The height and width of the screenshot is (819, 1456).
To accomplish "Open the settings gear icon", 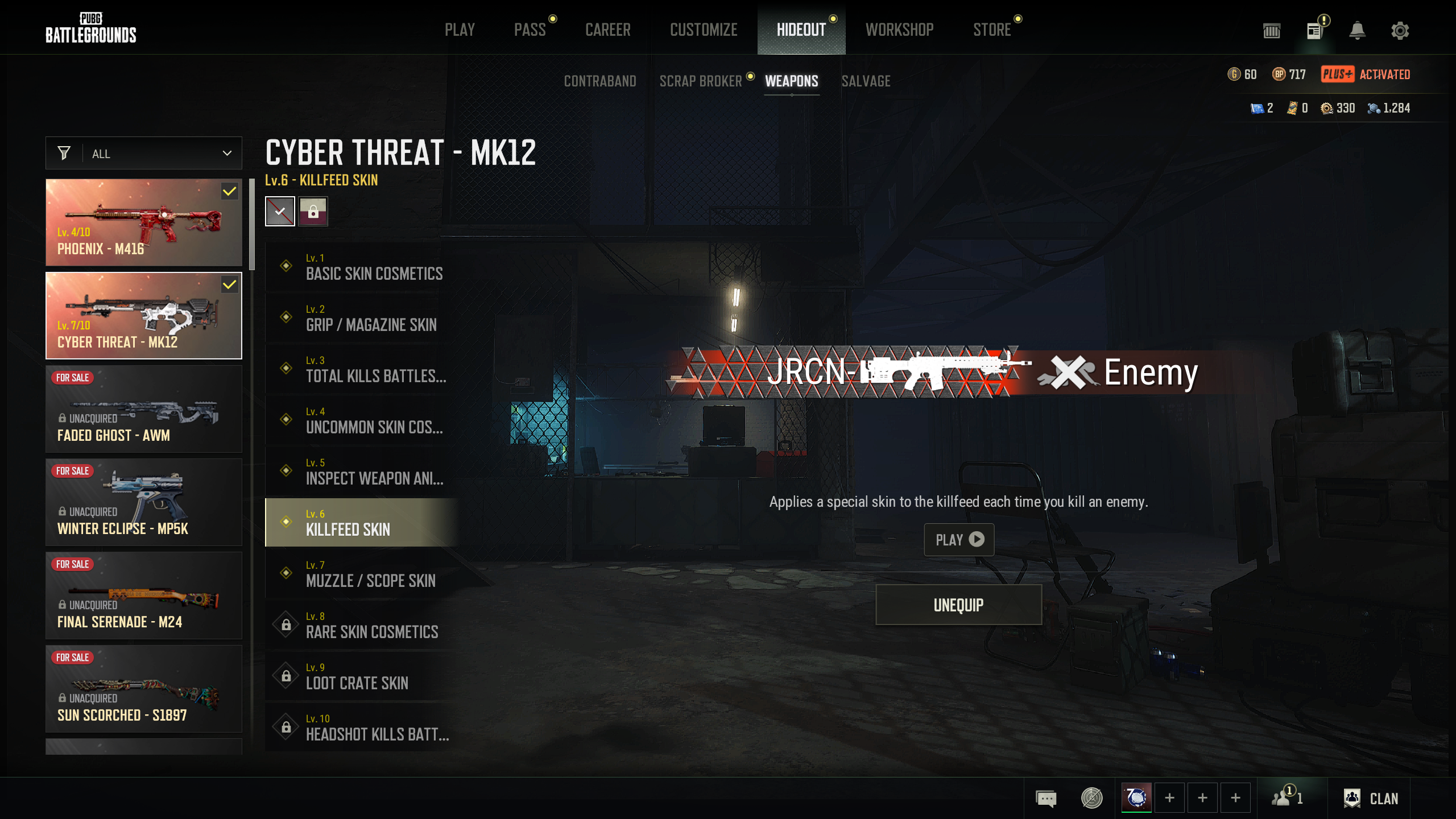I will coord(1400,31).
